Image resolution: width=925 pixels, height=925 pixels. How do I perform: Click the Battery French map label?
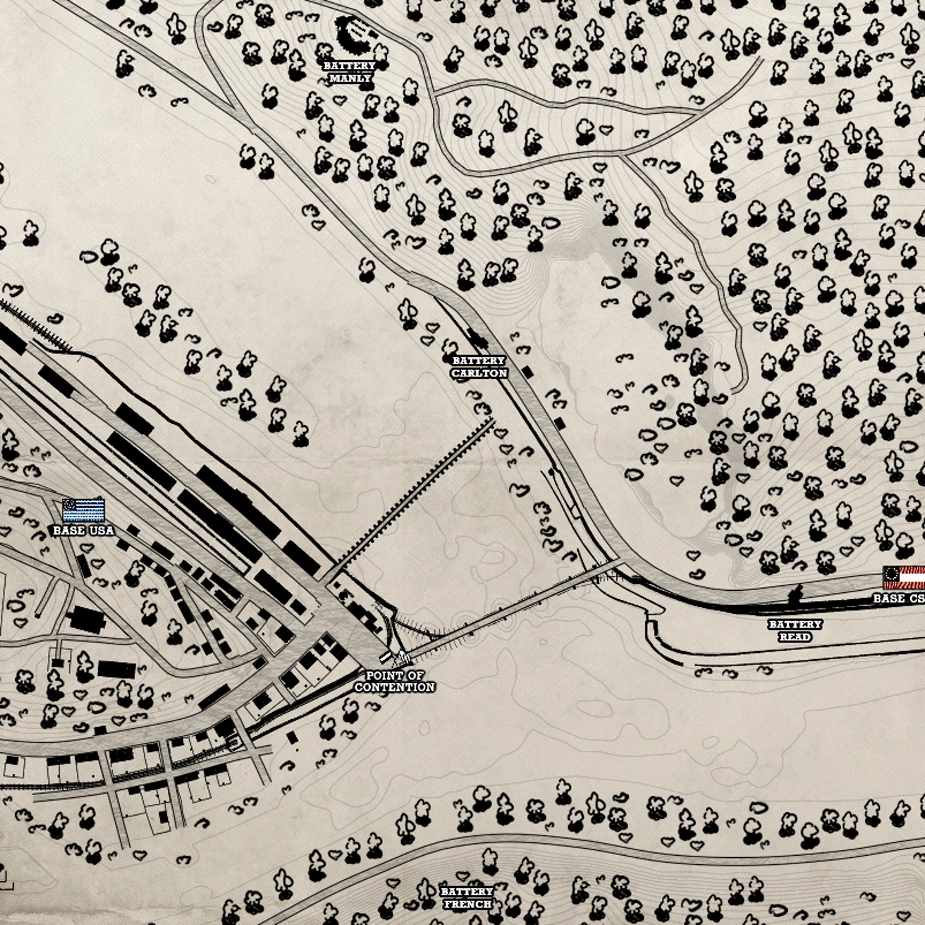(467, 897)
